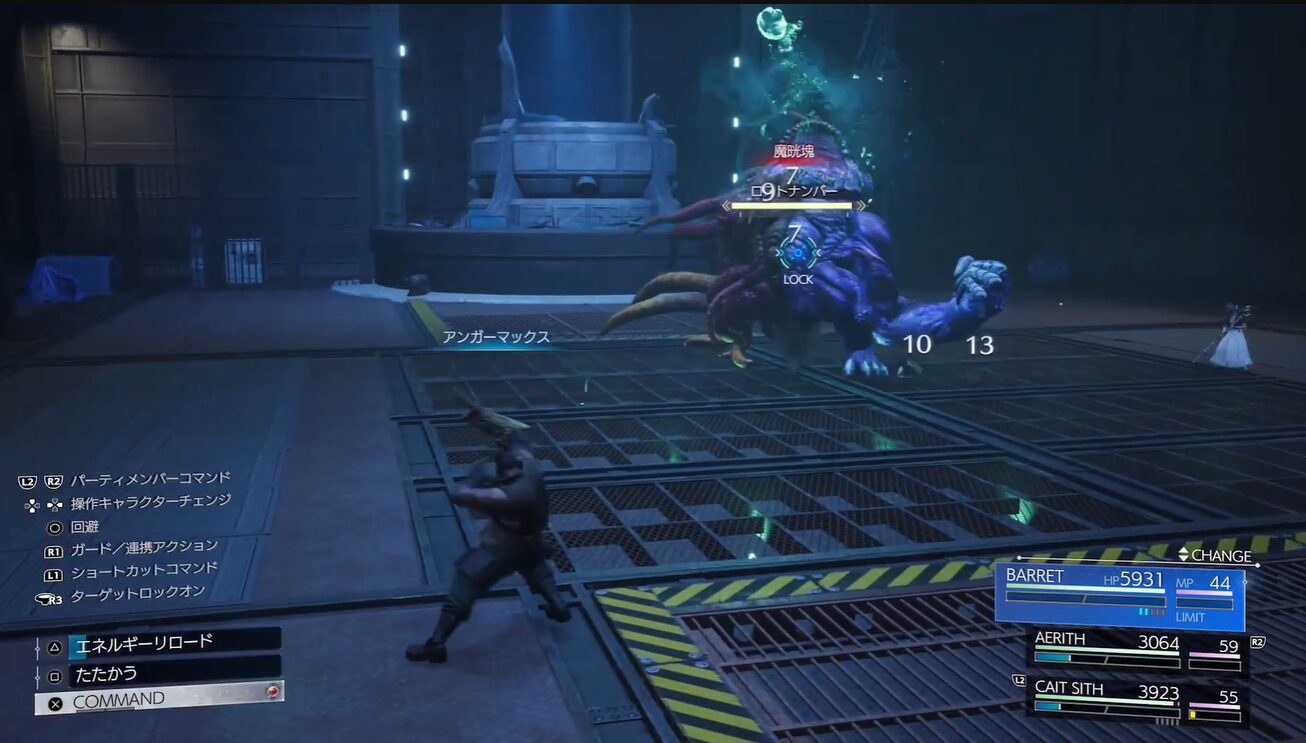This screenshot has height=743, width=1306.
Task: Click the CHANGE character label
Action: [x=1214, y=555]
